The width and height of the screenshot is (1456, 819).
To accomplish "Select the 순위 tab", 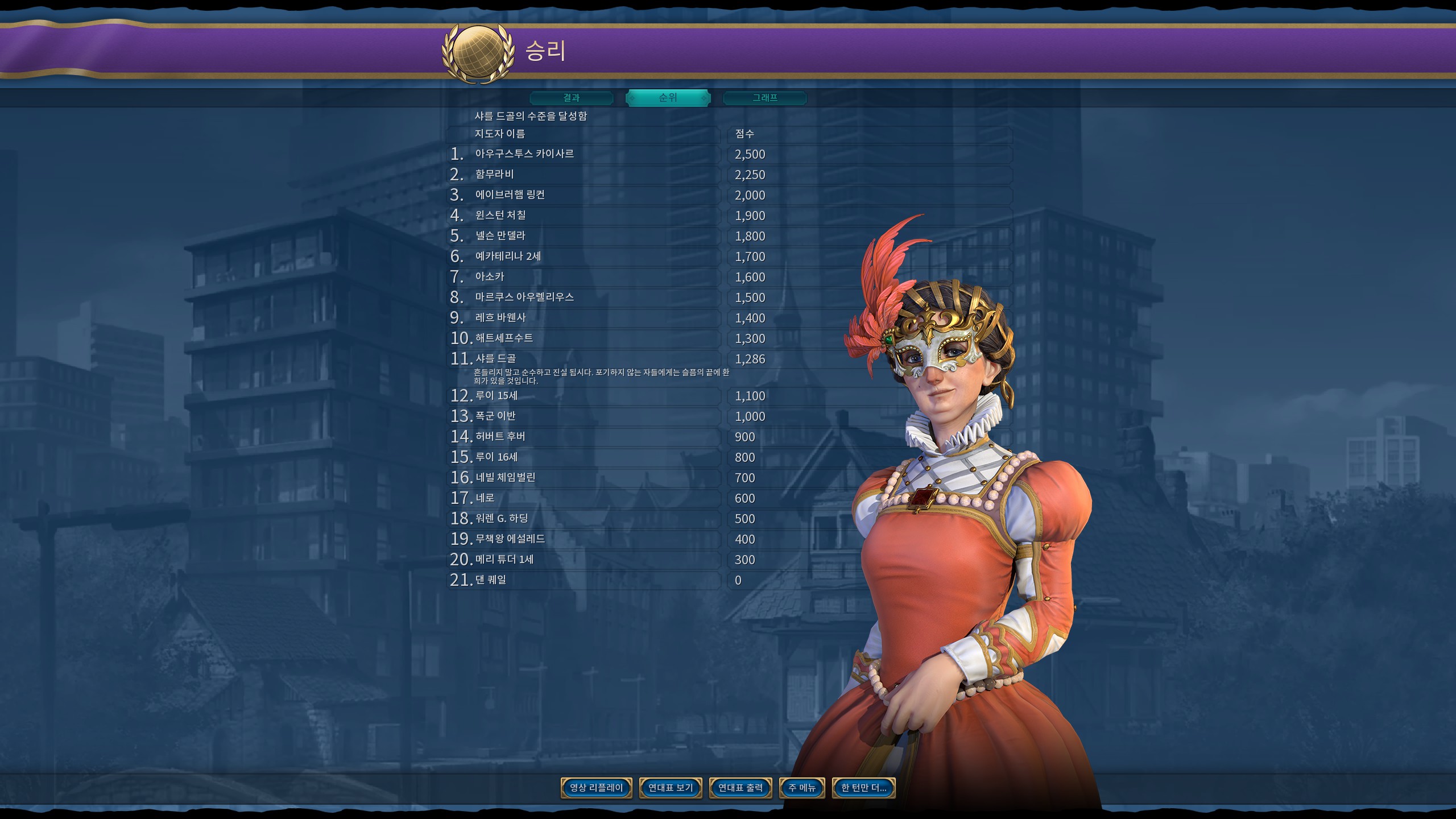I will 668,98.
